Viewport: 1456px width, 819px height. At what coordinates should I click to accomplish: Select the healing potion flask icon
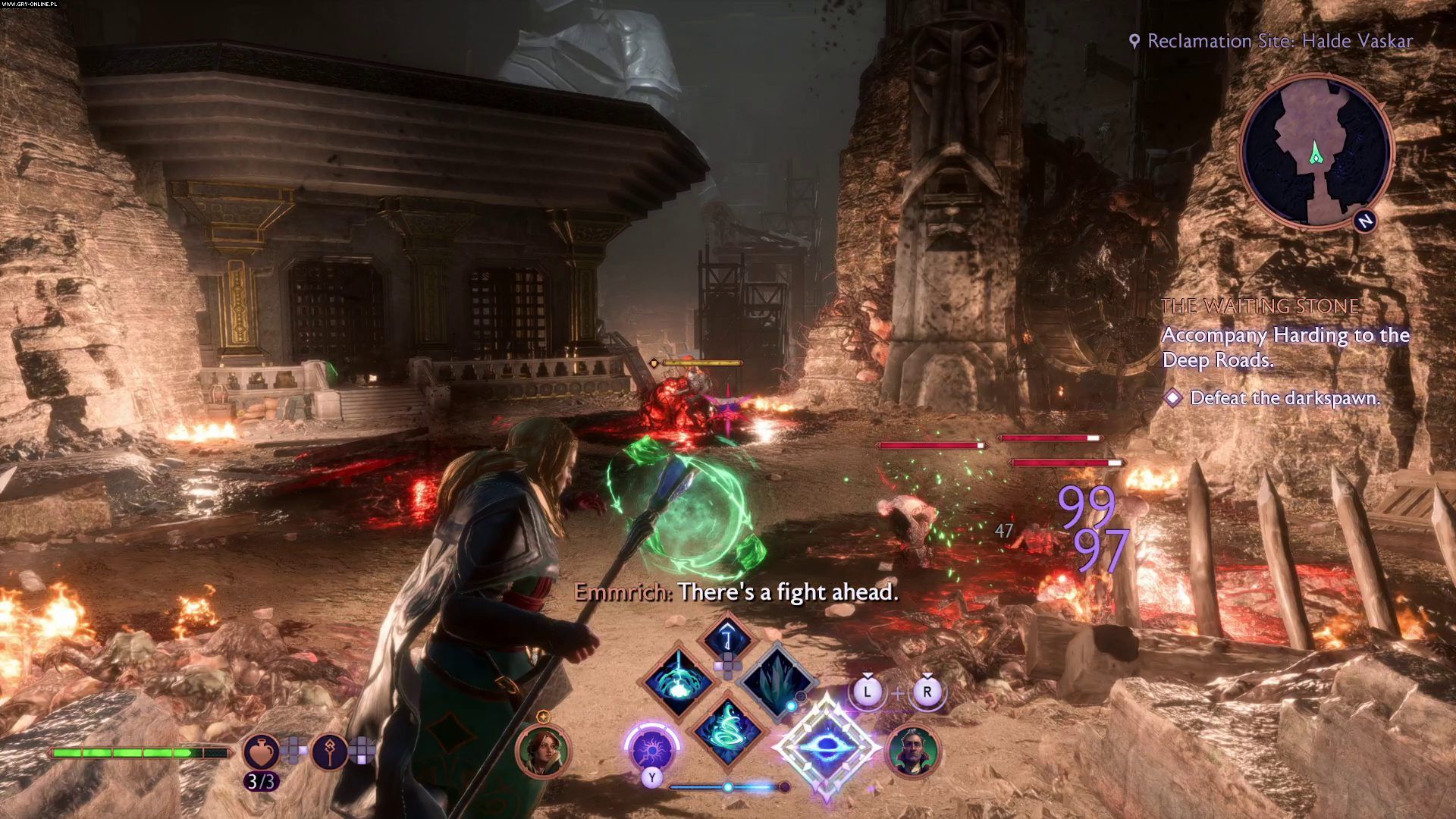260,751
